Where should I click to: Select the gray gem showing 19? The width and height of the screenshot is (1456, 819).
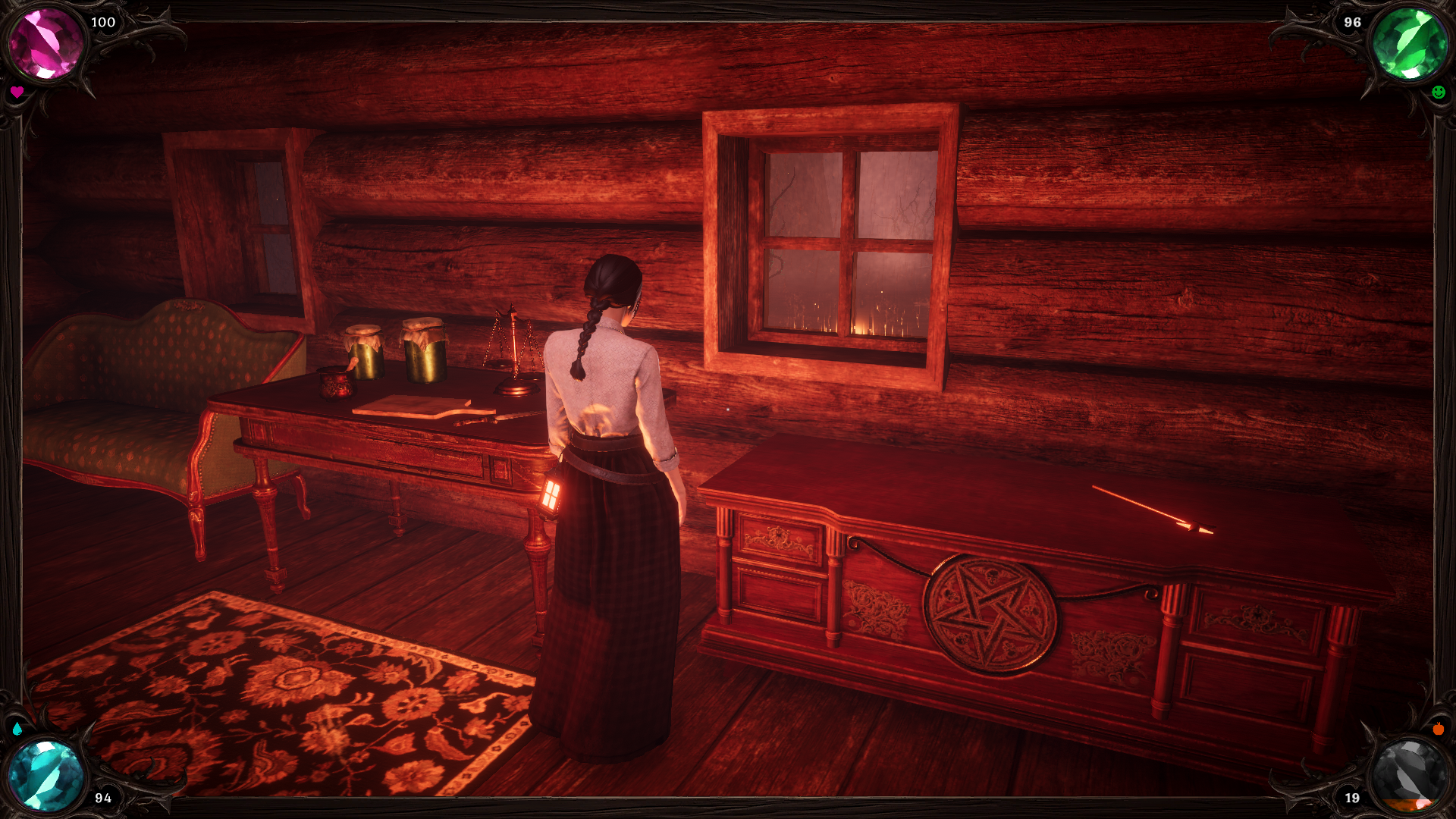coord(1412,772)
